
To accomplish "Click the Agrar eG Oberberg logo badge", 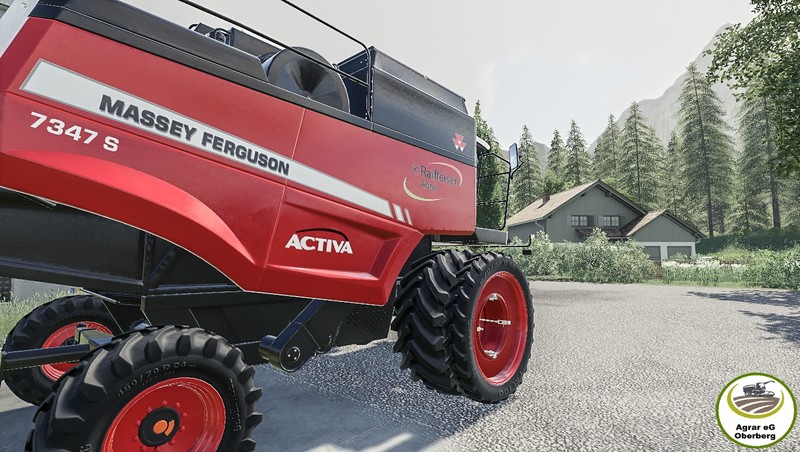I will click(x=755, y=410).
